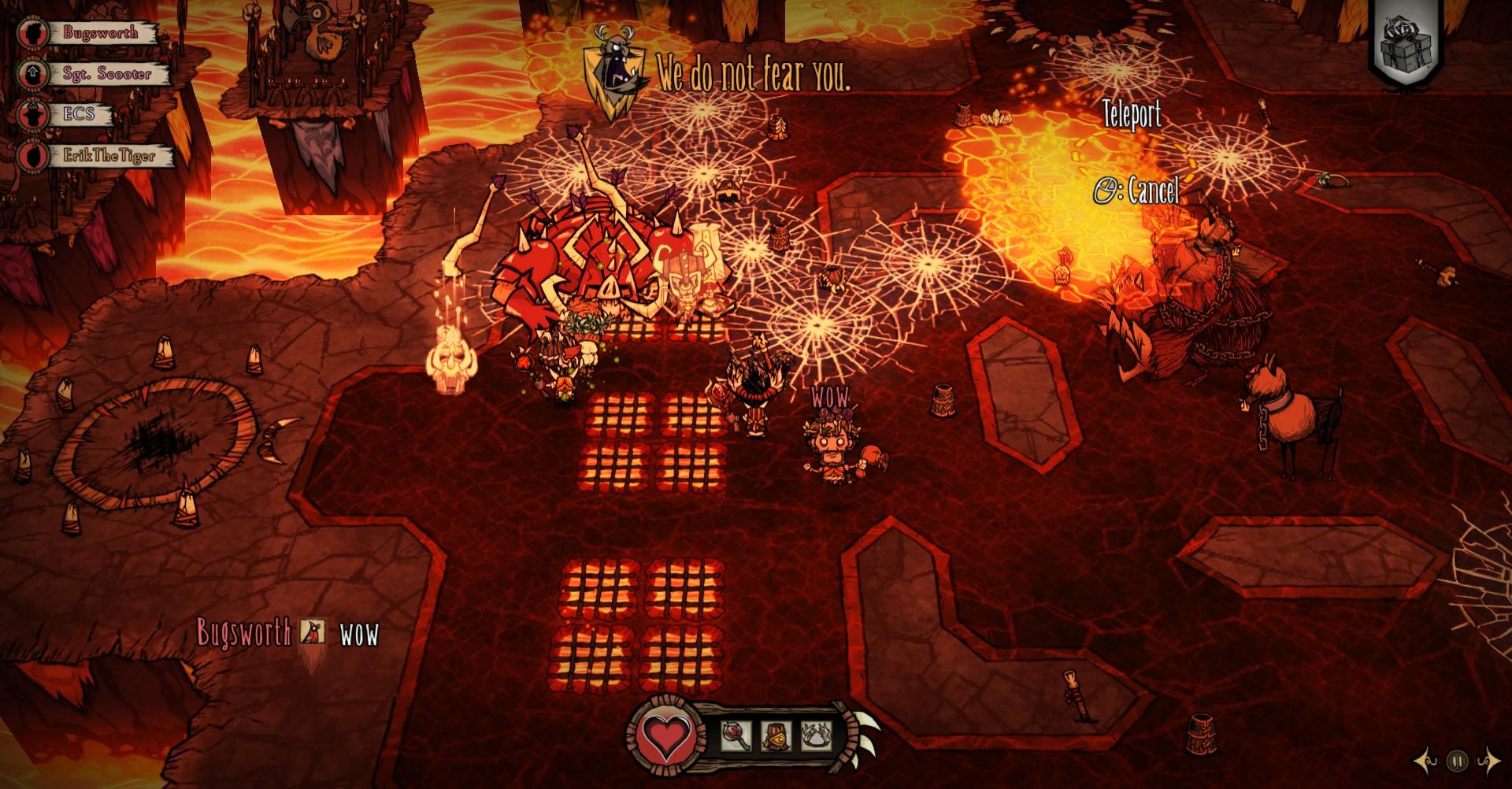Select the striped body armor slot

point(776,736)
